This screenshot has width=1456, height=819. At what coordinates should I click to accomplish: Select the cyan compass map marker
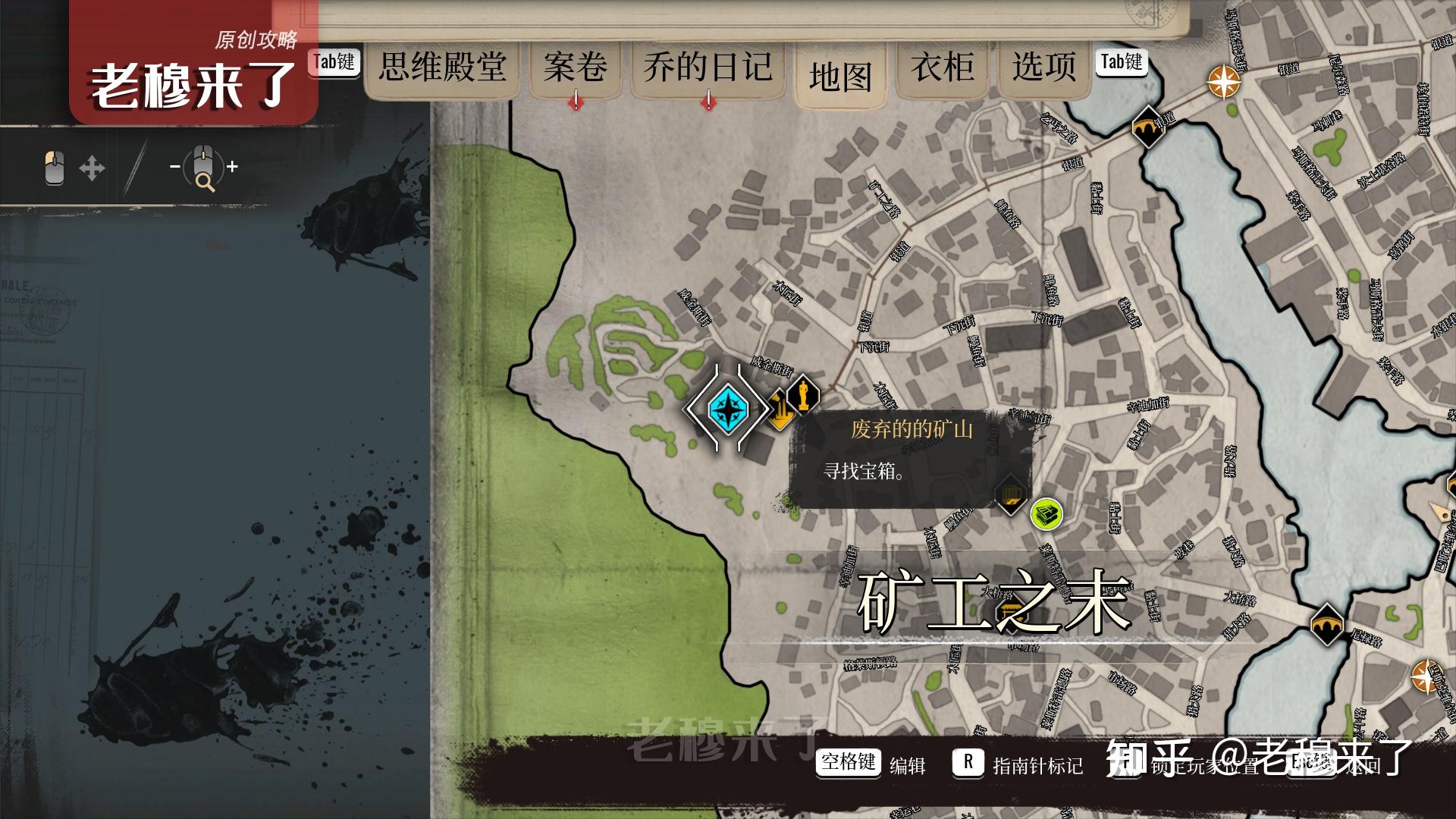tap(728, 409)
